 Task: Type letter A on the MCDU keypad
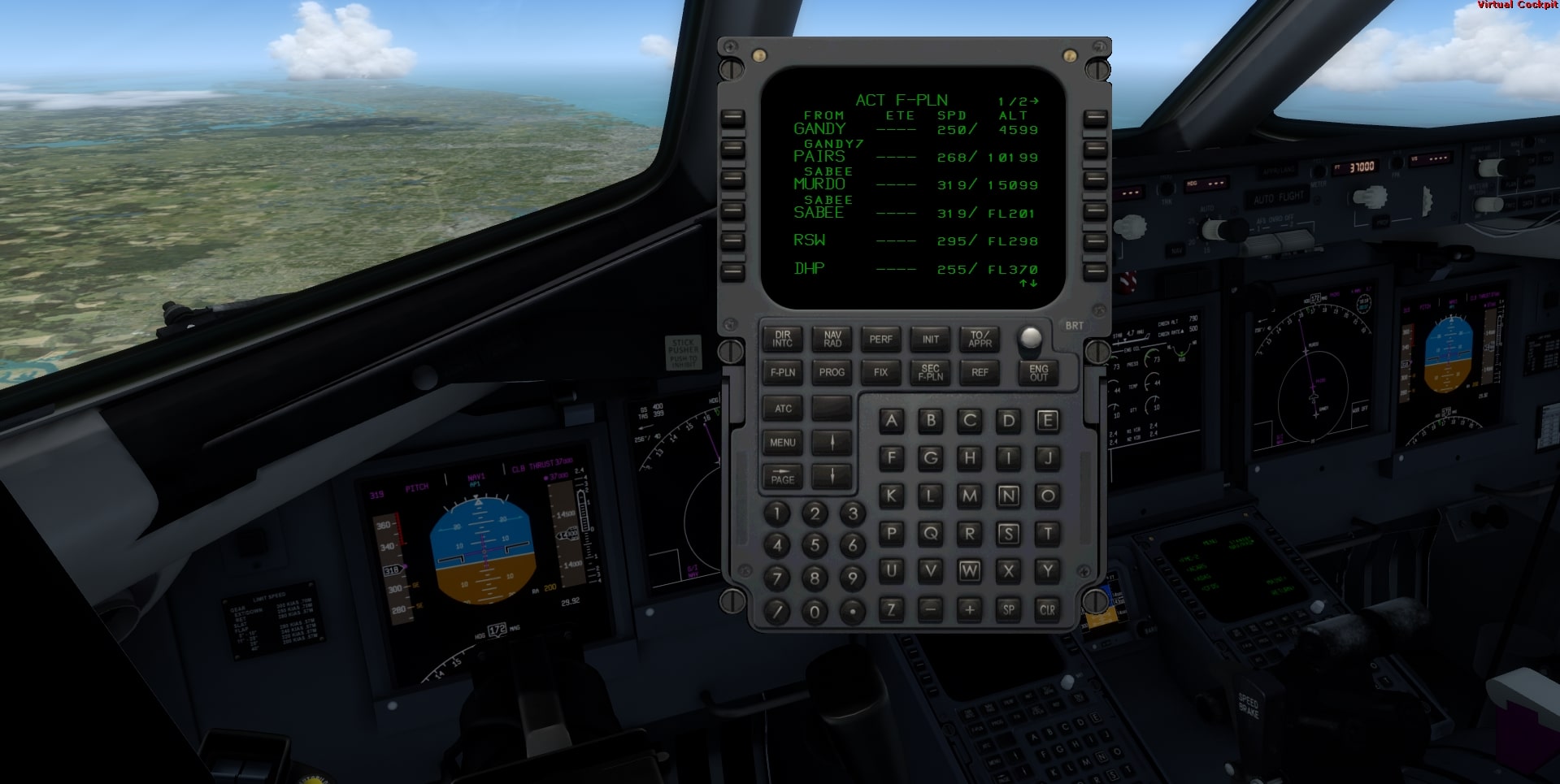click(892, 420)
